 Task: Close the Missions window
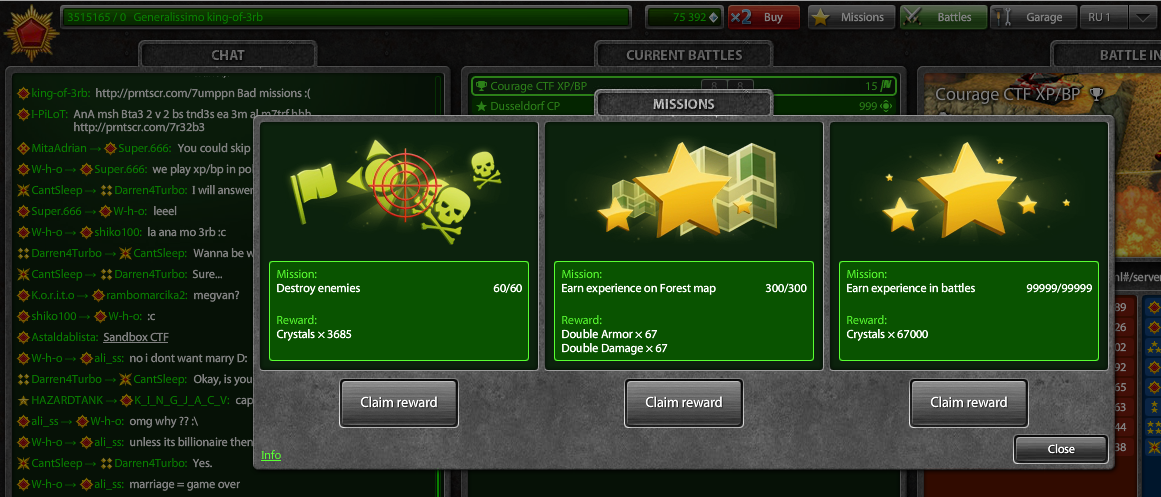[1060, 449]
